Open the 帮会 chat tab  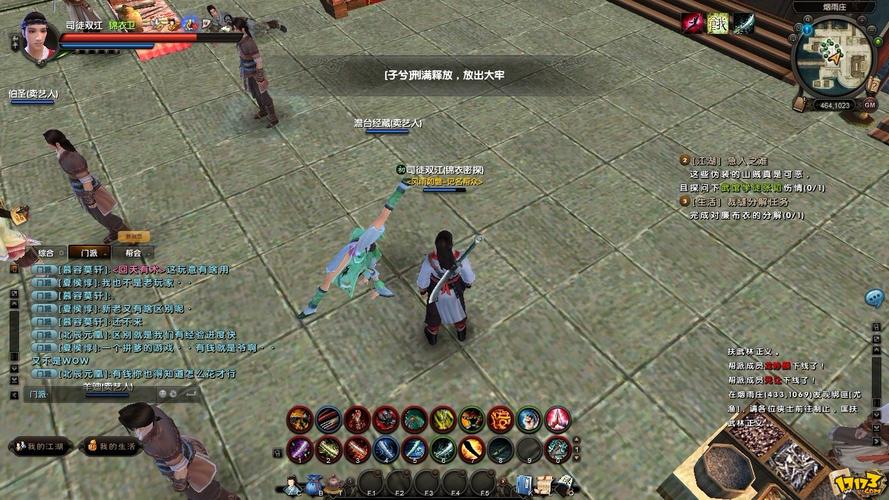[x=133, y=253]
